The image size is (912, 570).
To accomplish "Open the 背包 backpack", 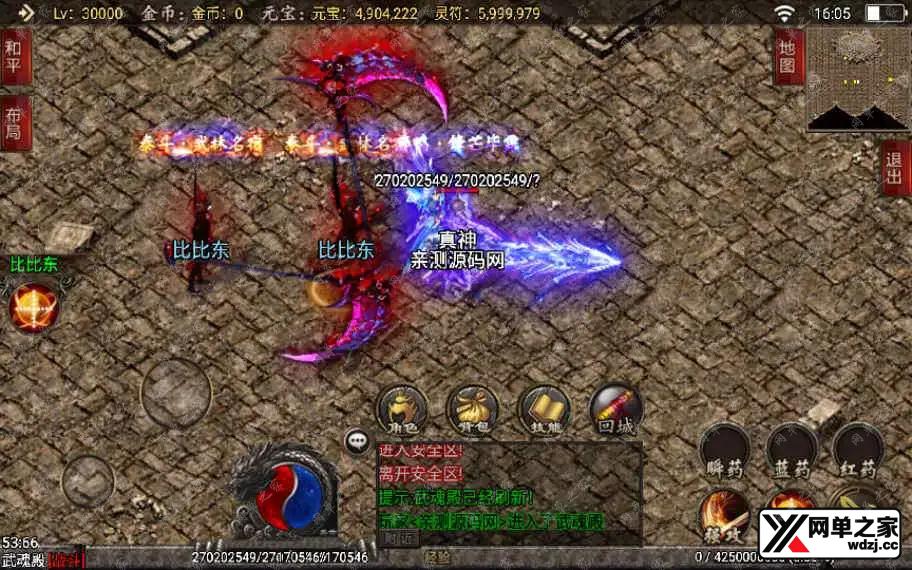I will (x=472, y=409).
